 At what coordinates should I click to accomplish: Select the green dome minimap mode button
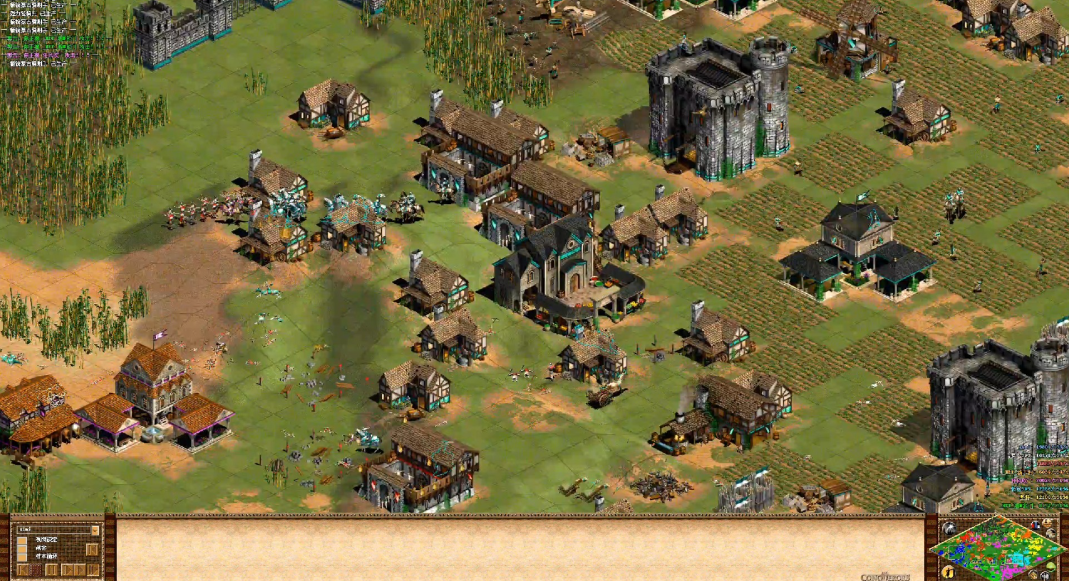click(x=1051, y=566)
